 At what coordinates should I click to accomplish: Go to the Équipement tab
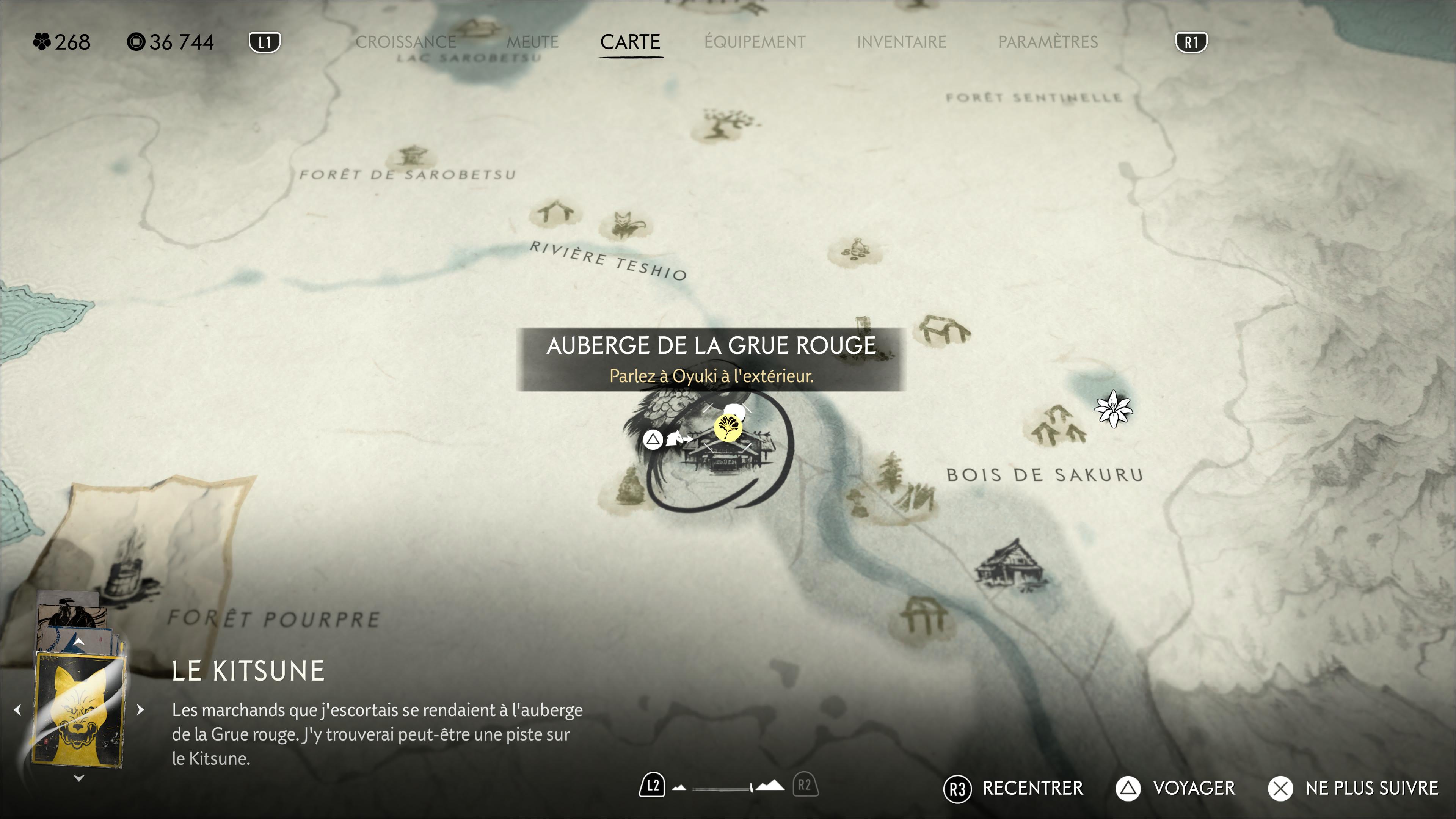click(x=755, y=42)
